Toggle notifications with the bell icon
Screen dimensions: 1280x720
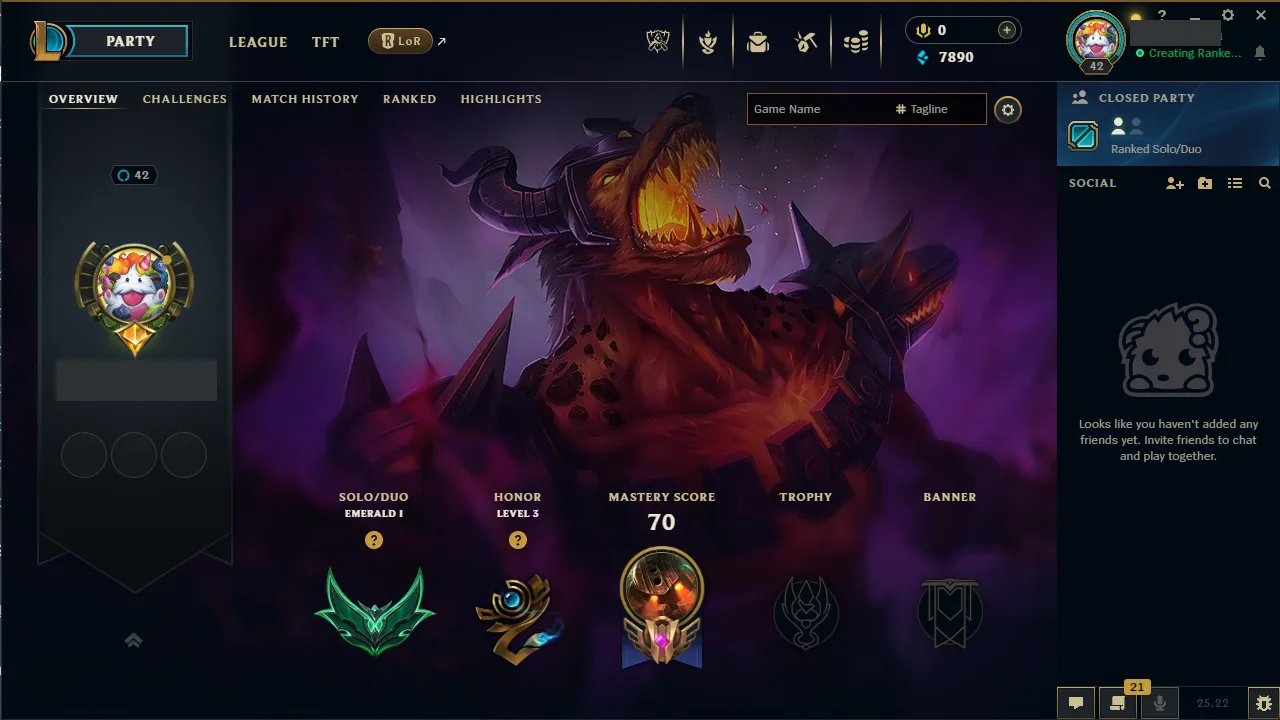(x=1260, y=52)
